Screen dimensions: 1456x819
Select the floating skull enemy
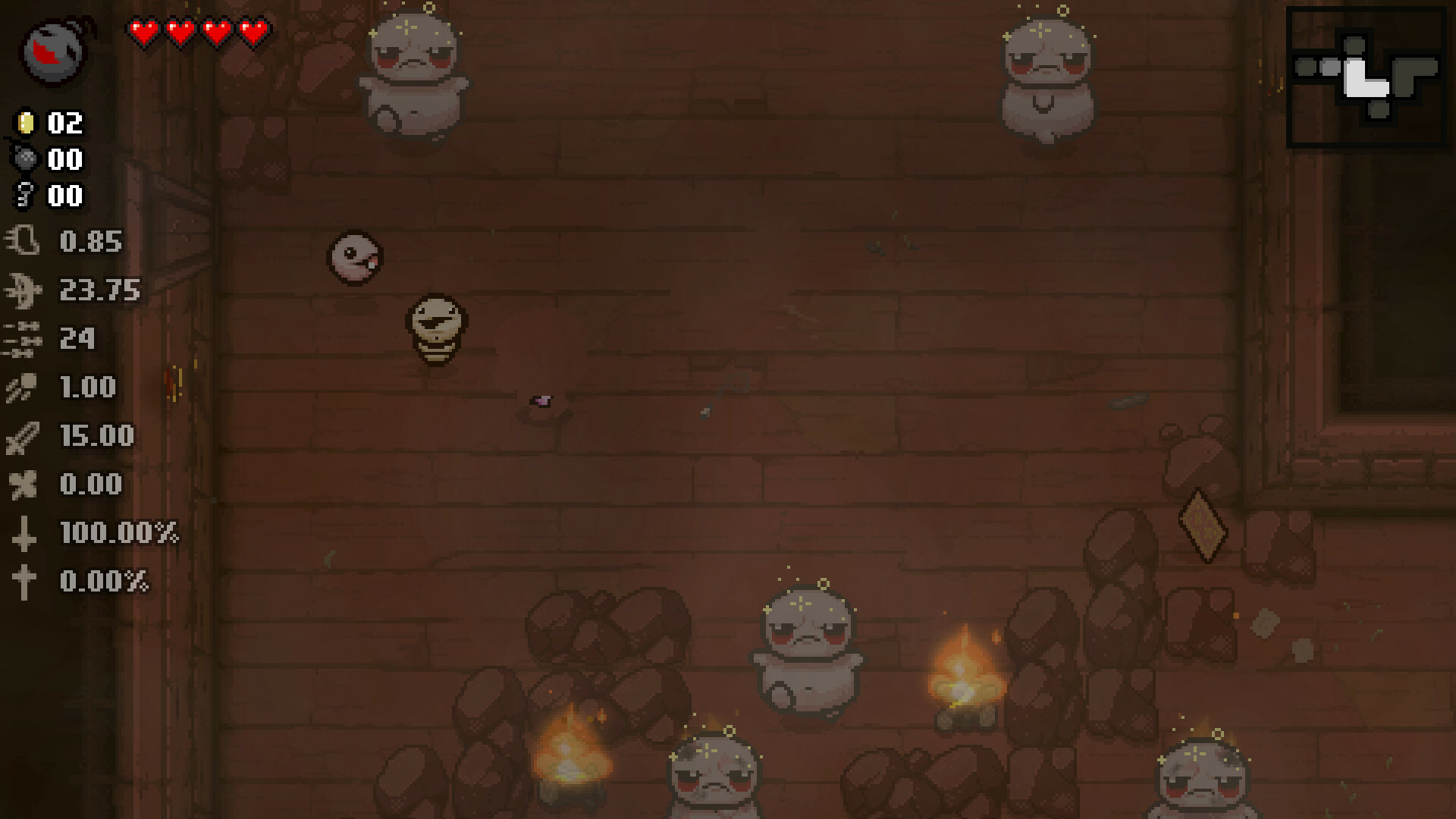[x=355, y=257]
